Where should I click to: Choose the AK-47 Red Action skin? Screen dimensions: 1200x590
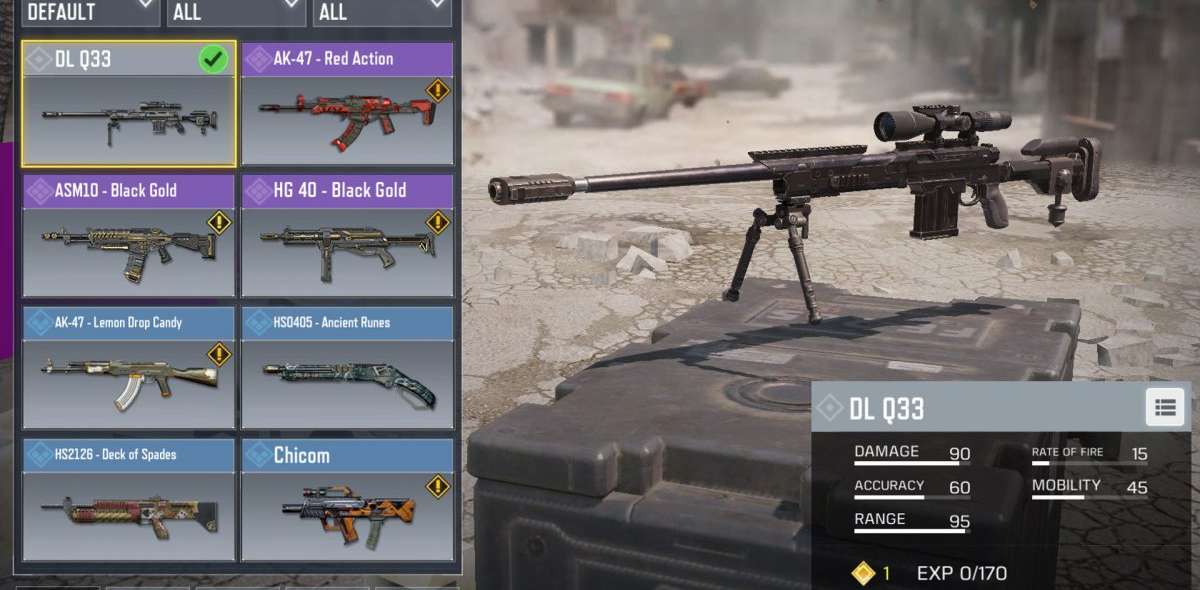tap(347, 104)
